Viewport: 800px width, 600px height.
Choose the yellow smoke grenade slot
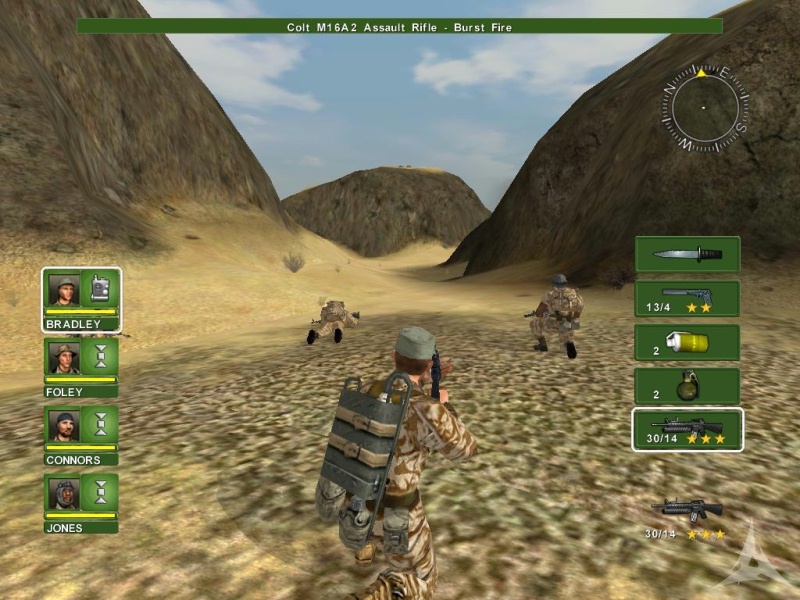point(687,342)
